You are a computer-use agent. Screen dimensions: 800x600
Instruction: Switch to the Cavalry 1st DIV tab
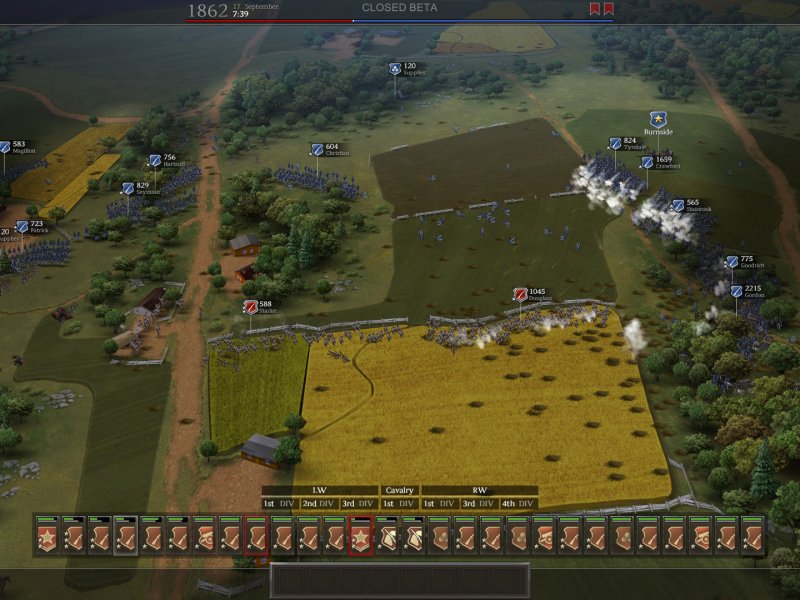pos(399,504)
